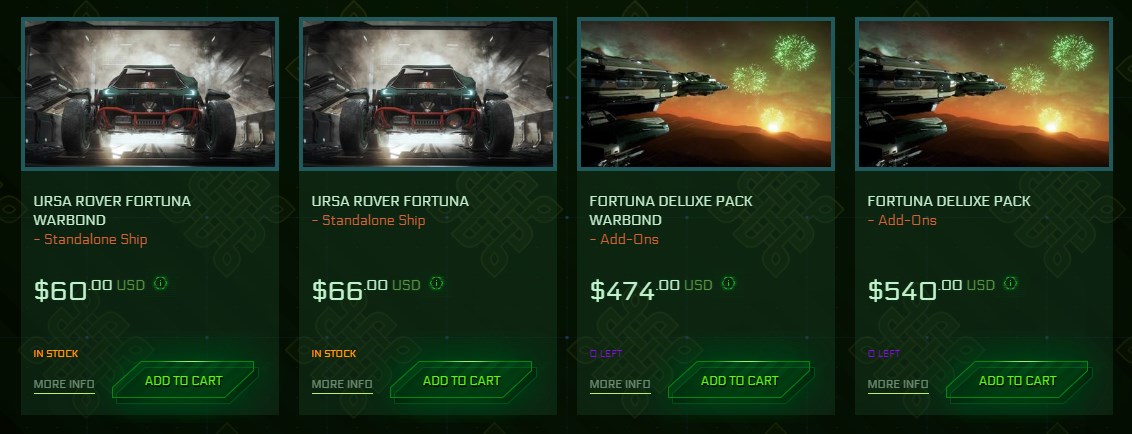
Task: Add the $66 Ursa Rover Fortuna to cart
Action: (462, 381)
